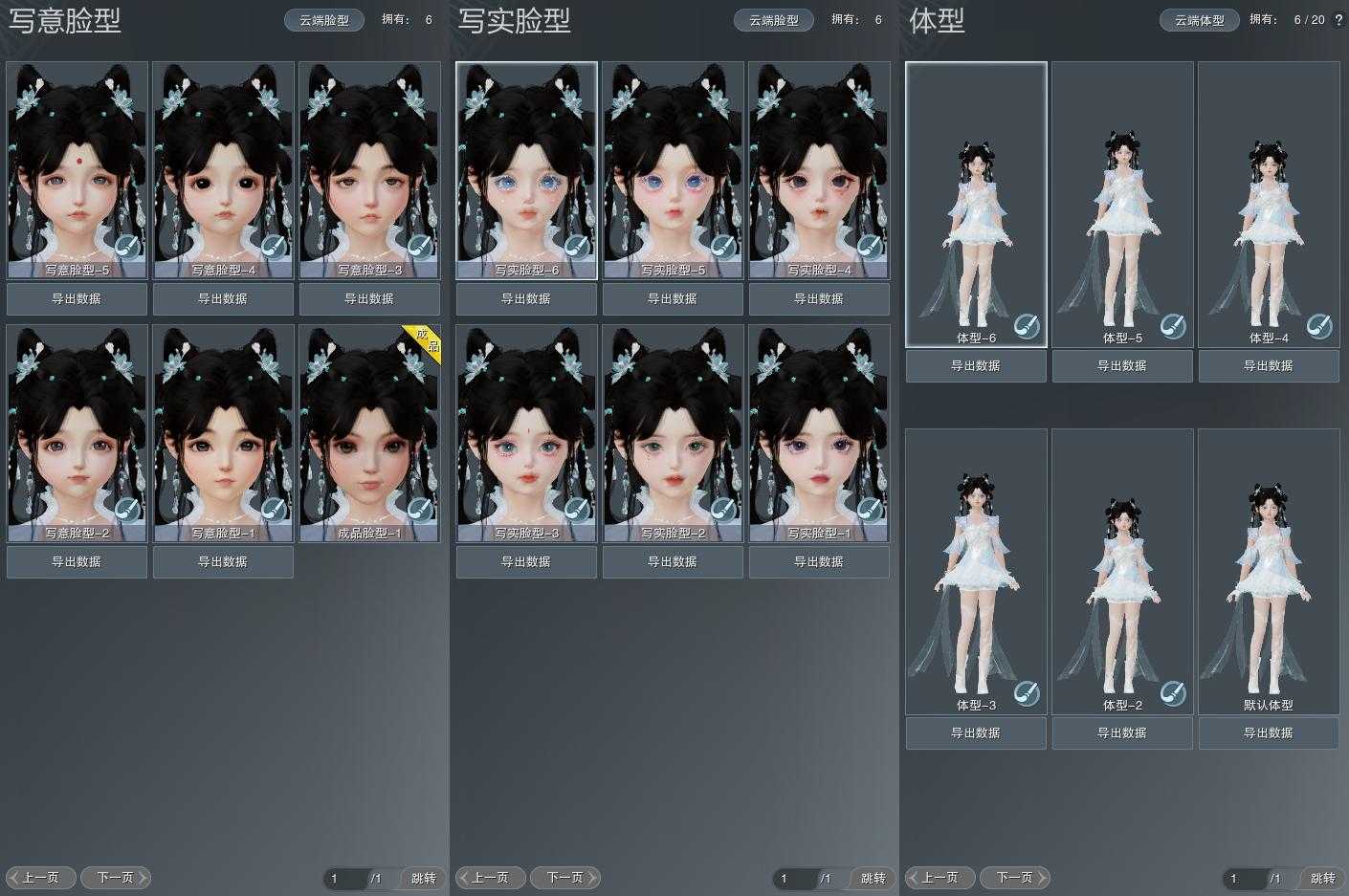Click the brush edit icon on 体型-6
1349x896 pixels.
pyautogui.click(x=1027, y=326)
